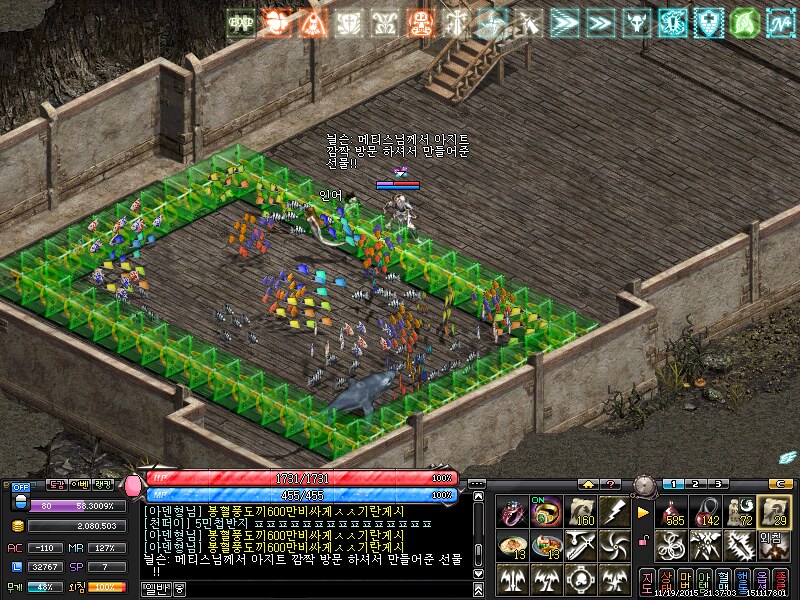800x600 pixels.
Task: Open the red question mark help
Action: pos(612,484)
